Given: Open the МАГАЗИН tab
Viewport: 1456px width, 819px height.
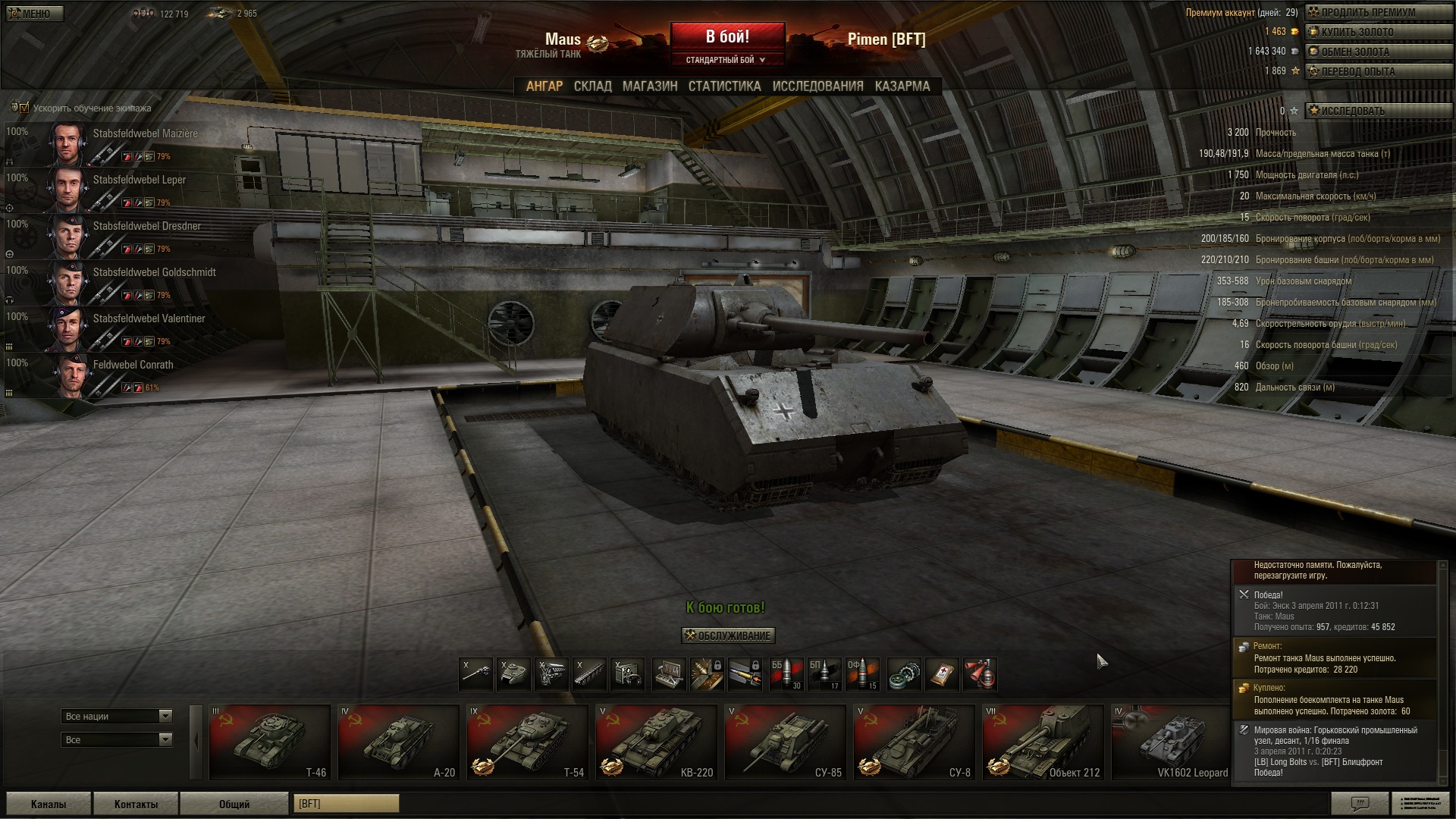Looking at the screenshot, I should click(650, 86).
